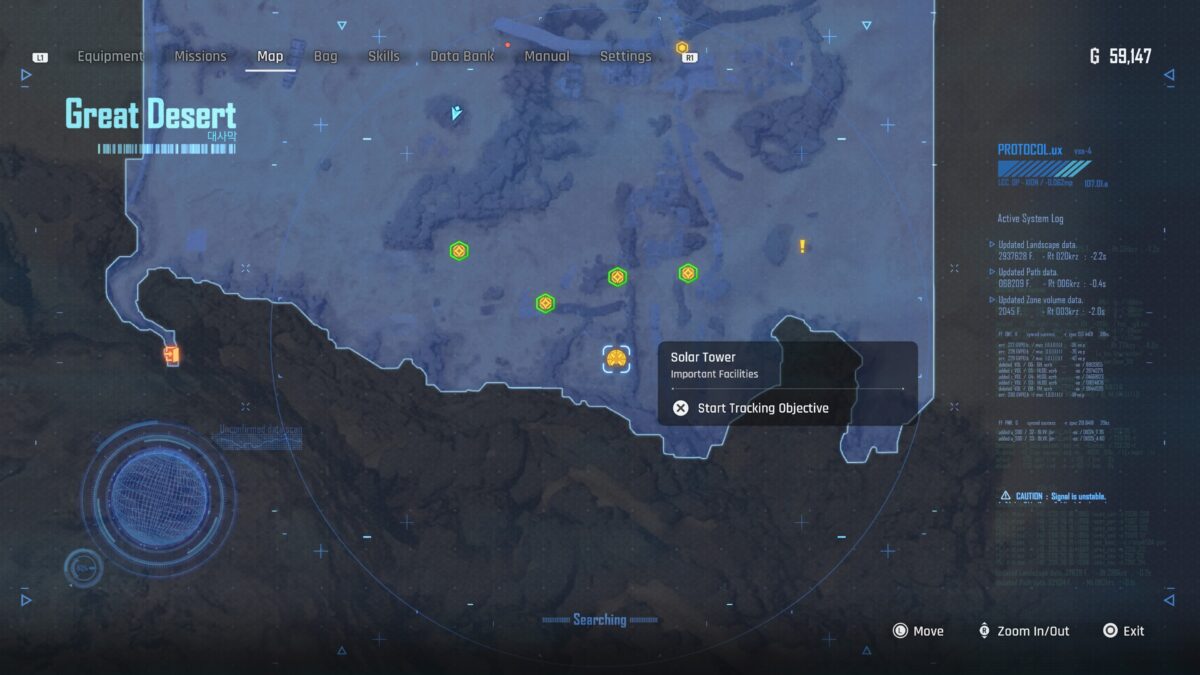
Task: Click the wireframe globe icon
Action: pyautogui.click(x=159, y=497)
